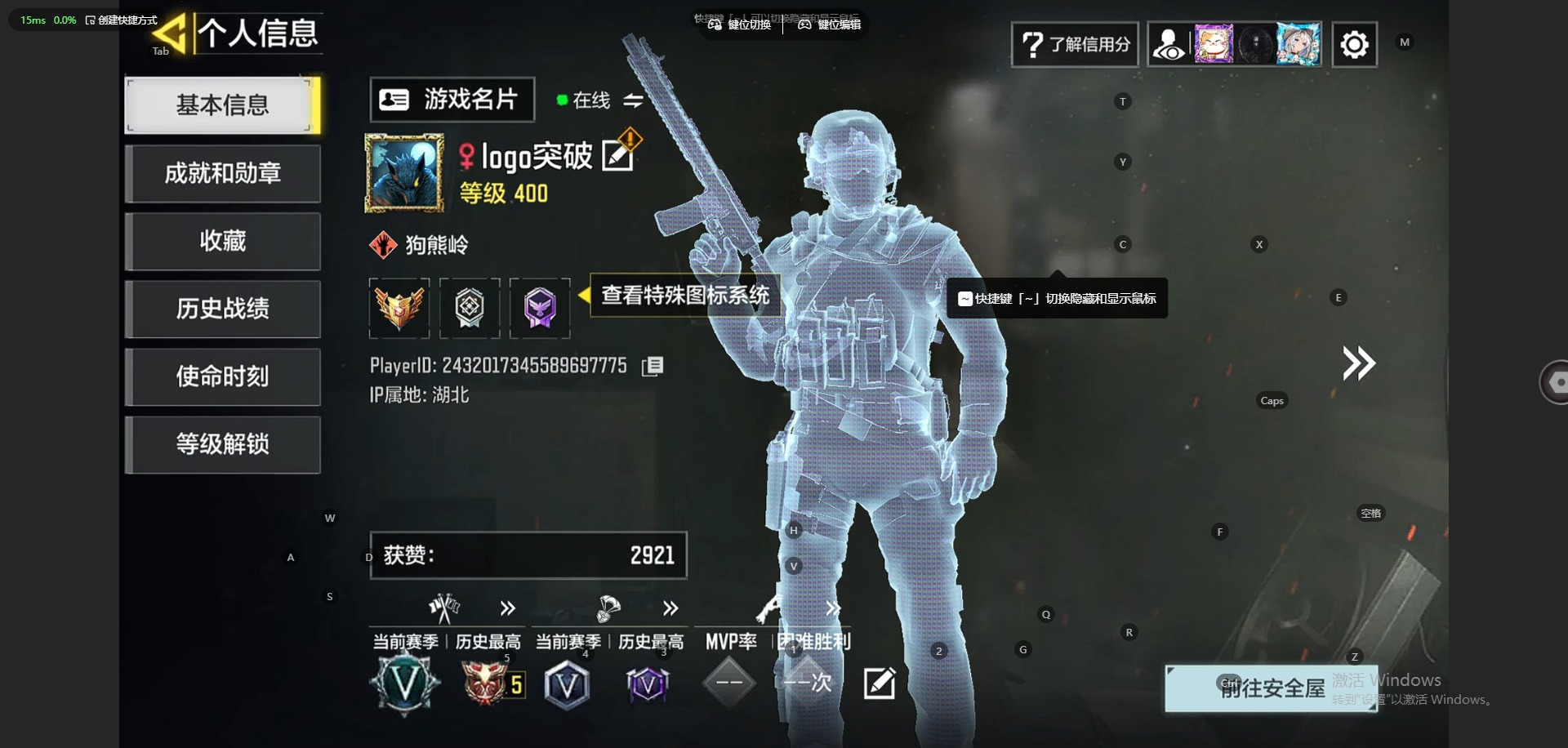The height and width of the screenshot is (748, 1568).
Task: Switch to the 收藏 tab
Action: 222,241
